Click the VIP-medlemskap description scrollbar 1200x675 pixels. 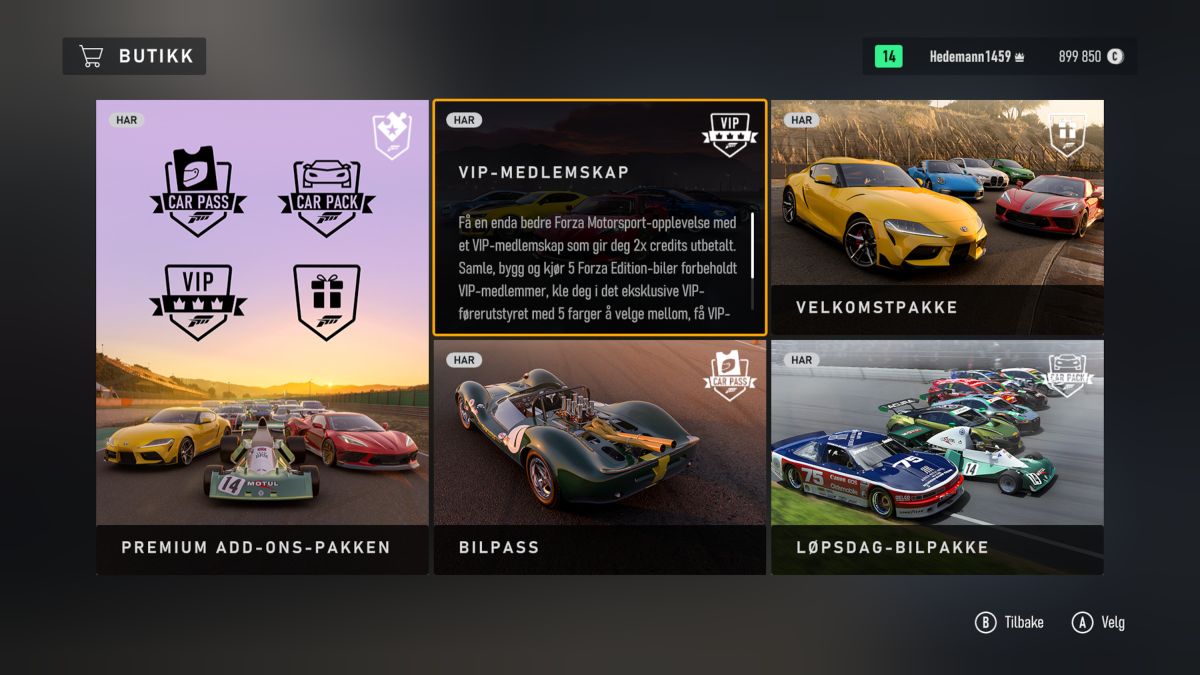click(x=752, y=245)
